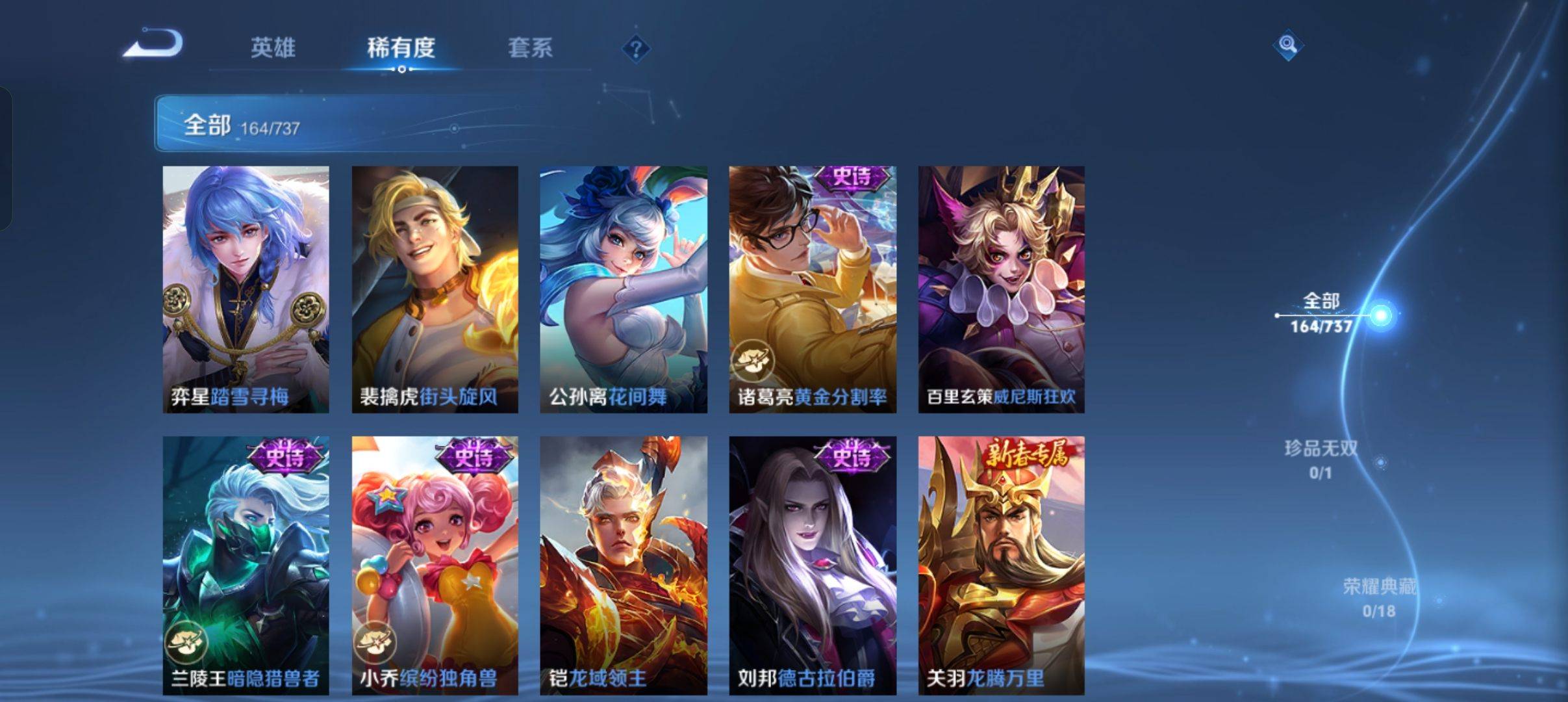
Task: Click the active 稀有度 tab
Action: [400, 48]
